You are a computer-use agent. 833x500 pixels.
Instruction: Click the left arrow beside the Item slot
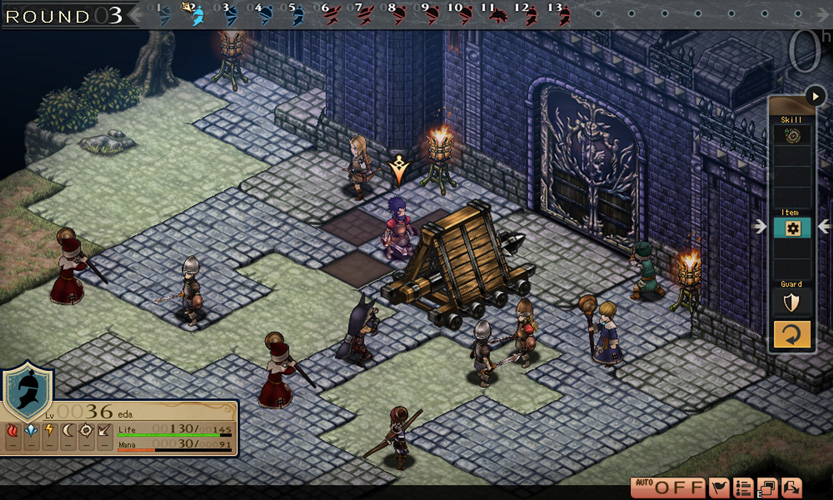(762, 227)
